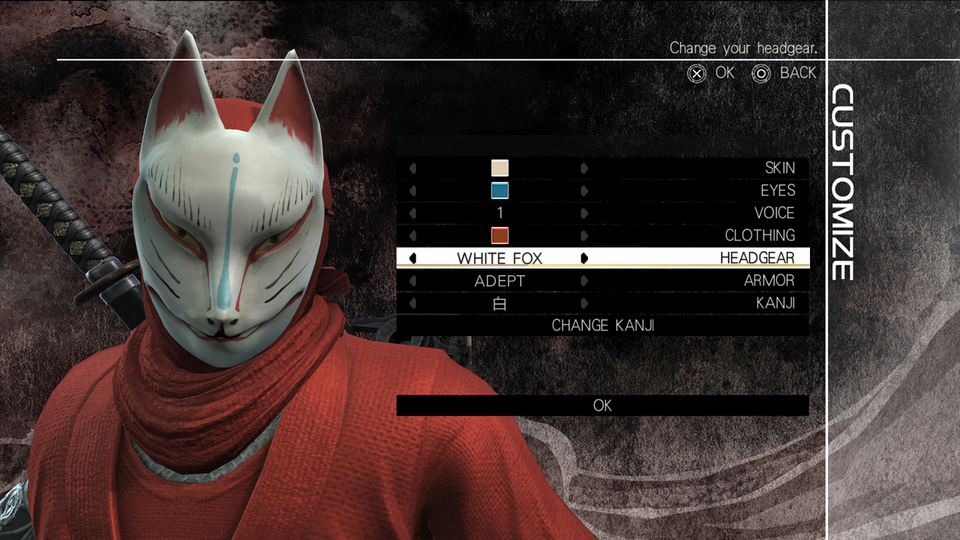Screen dimensions: 960x540
Task: Cycle headgear back with the left arrow
Action: pos(413,258)
